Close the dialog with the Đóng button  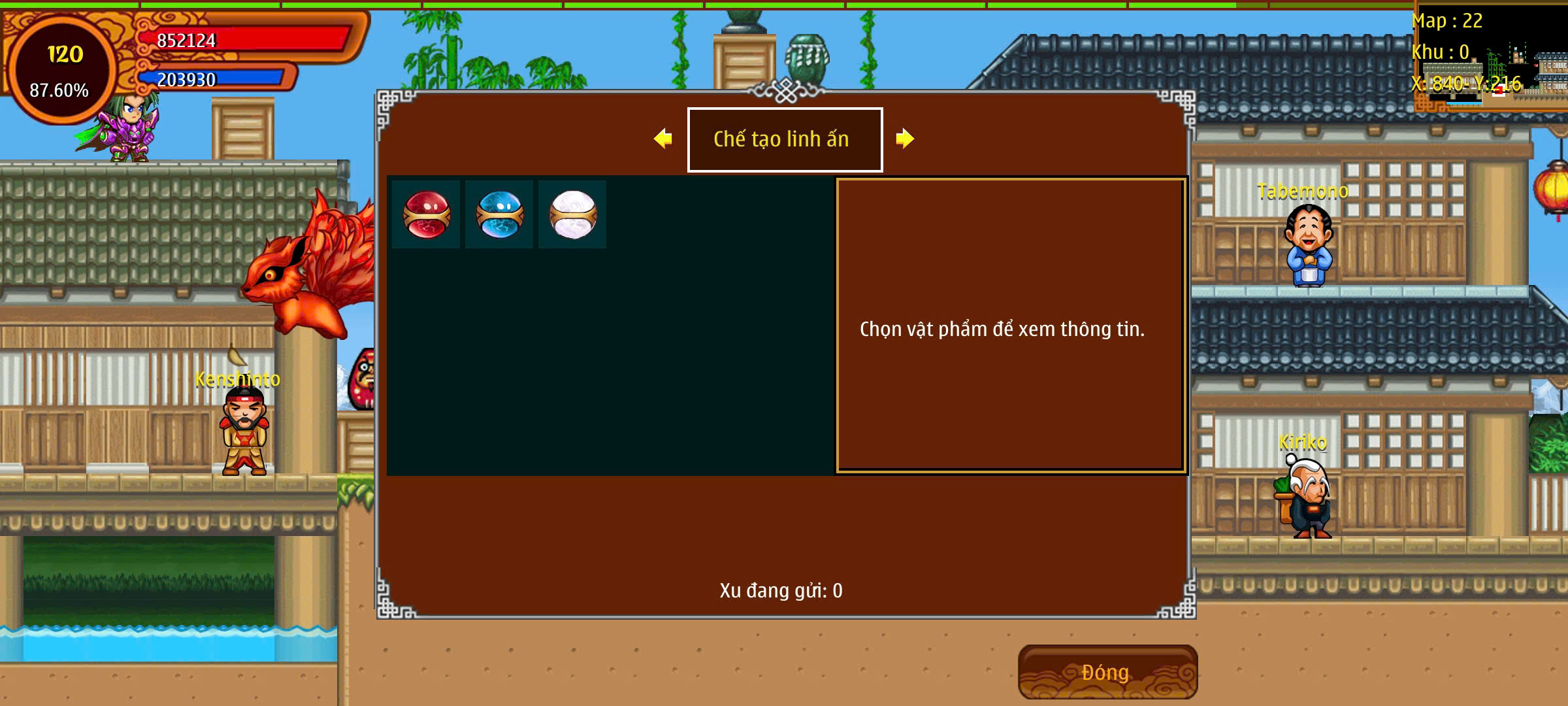coord(1107,672)
